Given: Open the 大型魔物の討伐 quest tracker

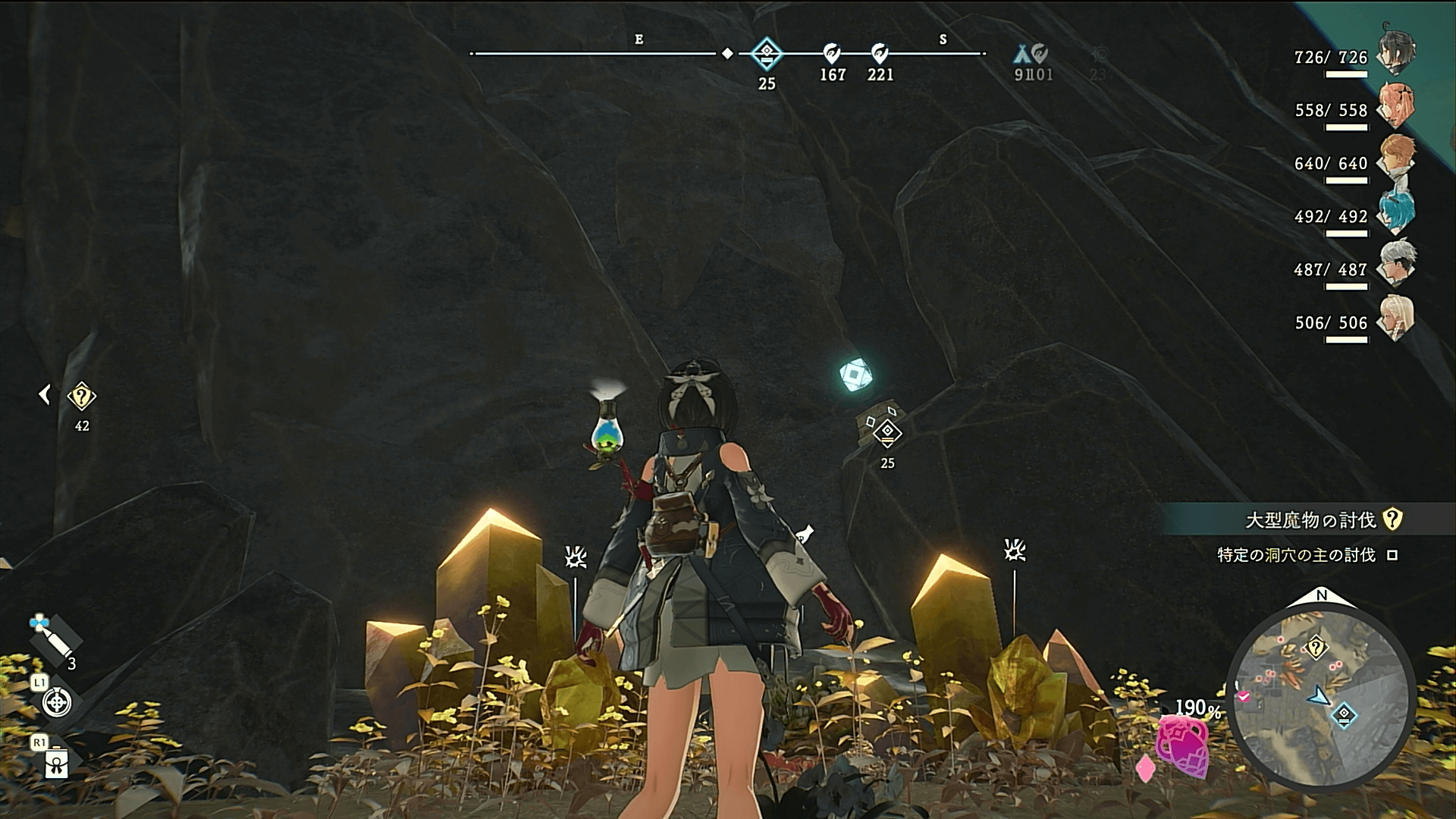Looking at the screenshot, I should pos(1310,520).
